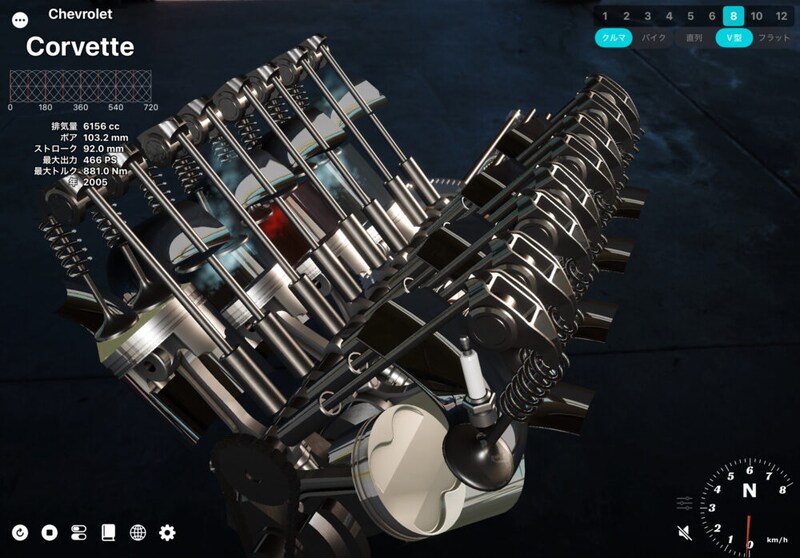Click the circular arrow reset icon
The height and width of the screenshot is (558, 800).
20,532
